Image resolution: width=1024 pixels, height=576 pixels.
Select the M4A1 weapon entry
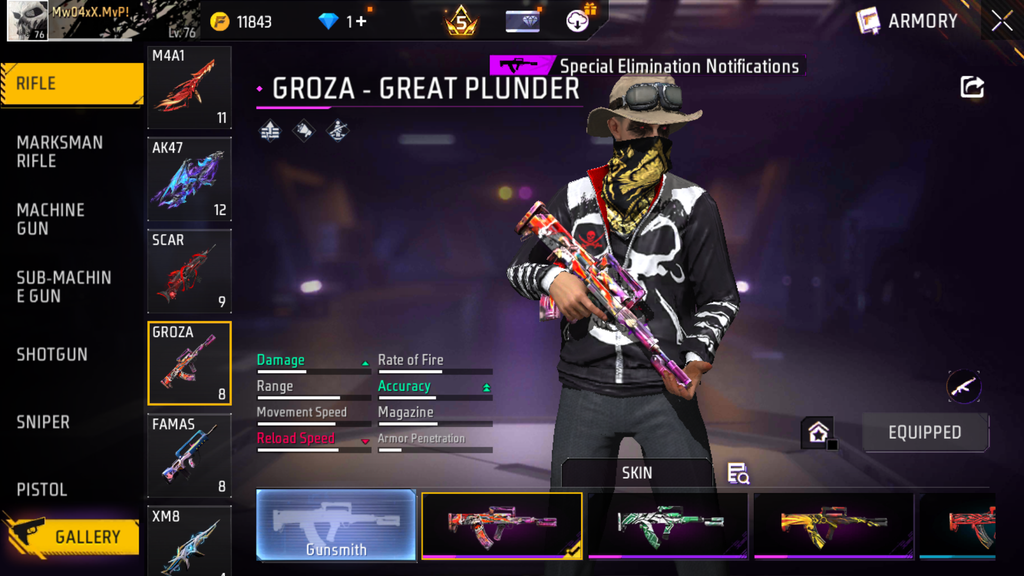(x=189, y=87)
